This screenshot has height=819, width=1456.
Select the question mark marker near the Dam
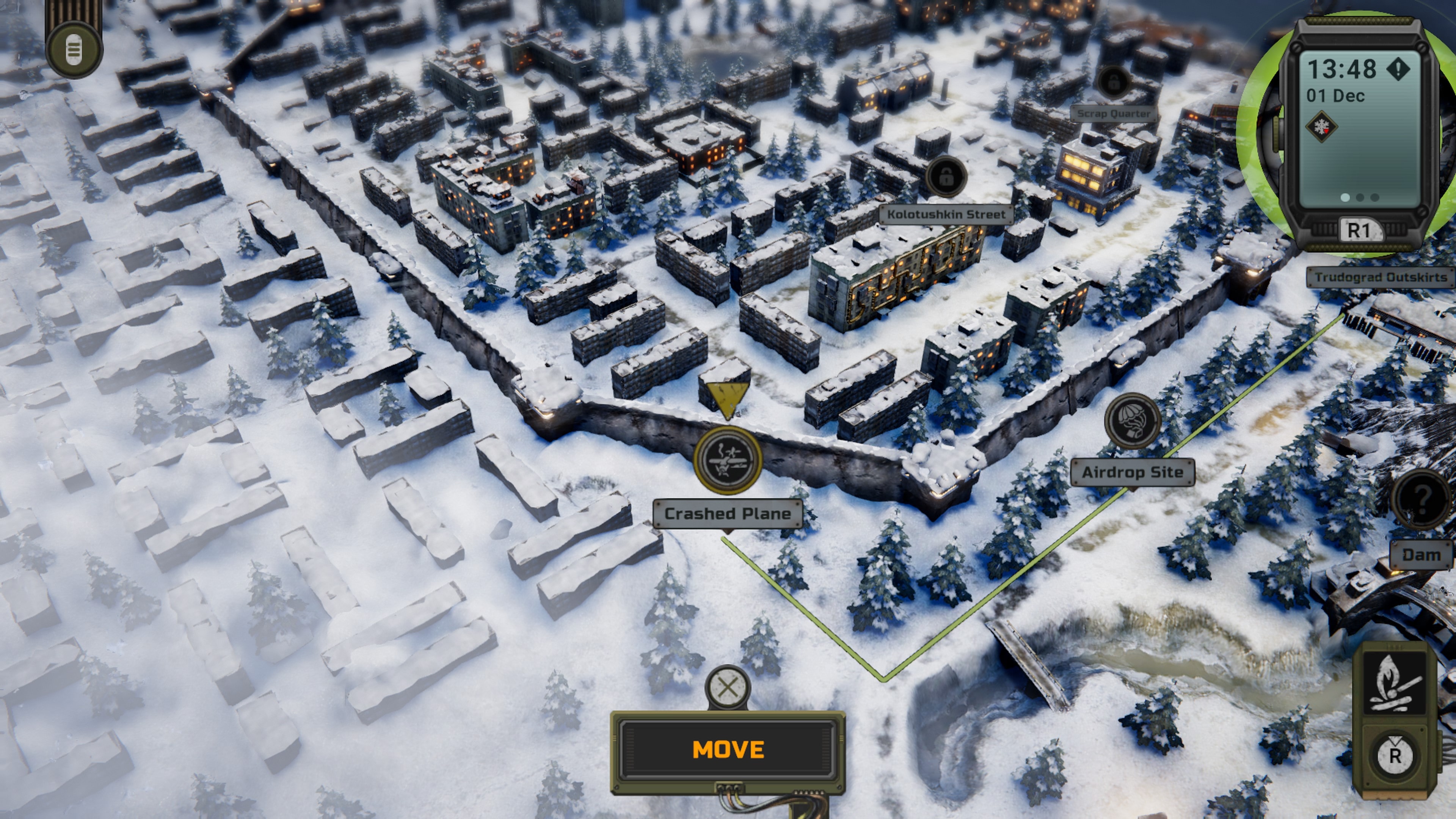pos(1423,500)
